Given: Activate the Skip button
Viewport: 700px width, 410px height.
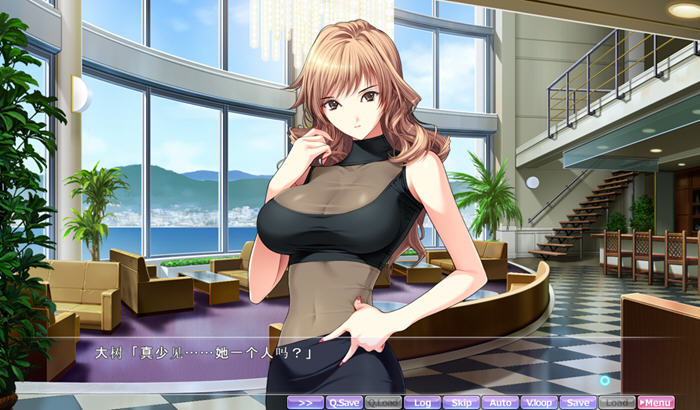Looking at the screenshot, I should click(460, 402).
